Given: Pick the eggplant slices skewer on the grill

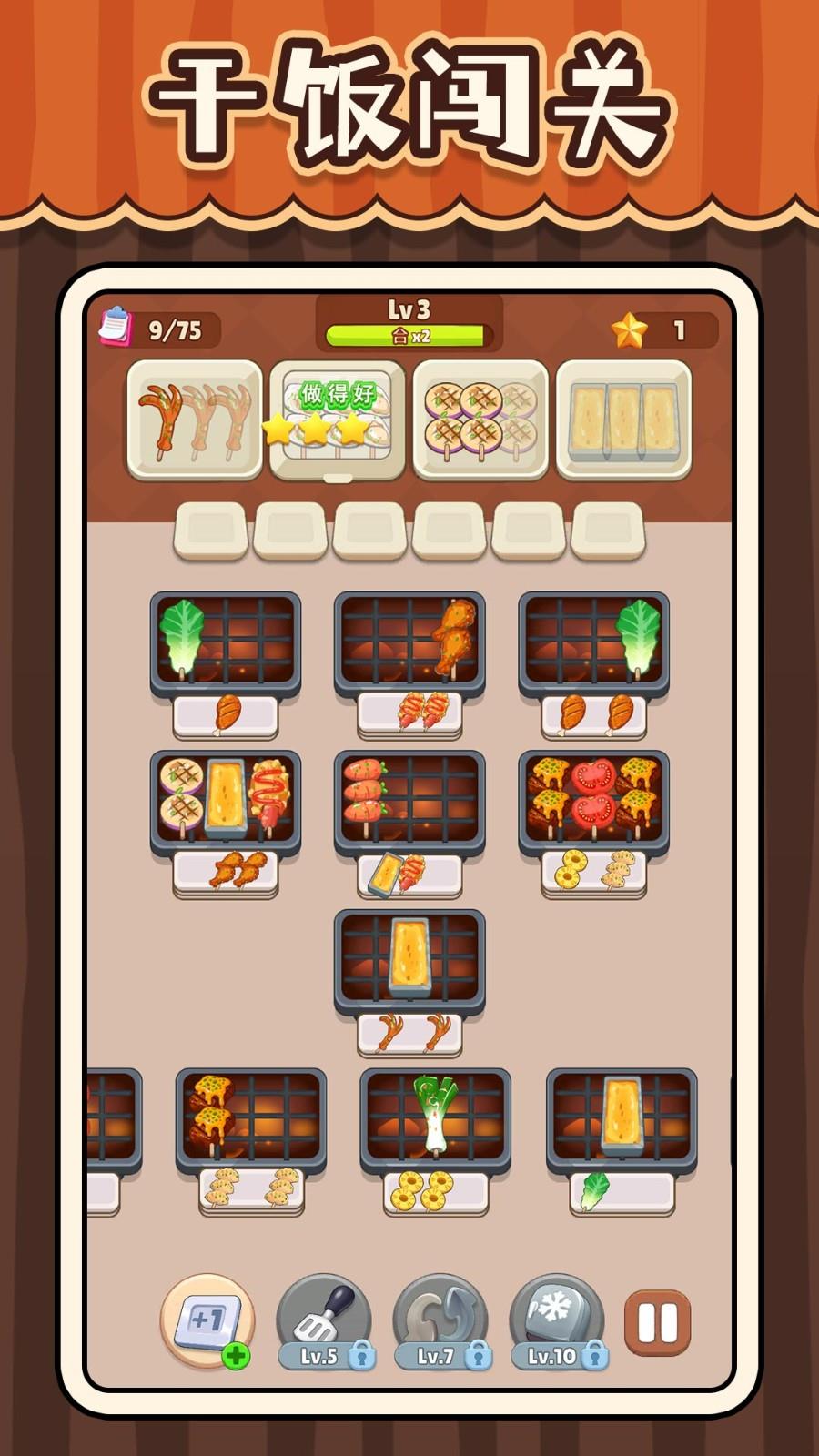Looking at the screenshot, I should pos(182,792).
